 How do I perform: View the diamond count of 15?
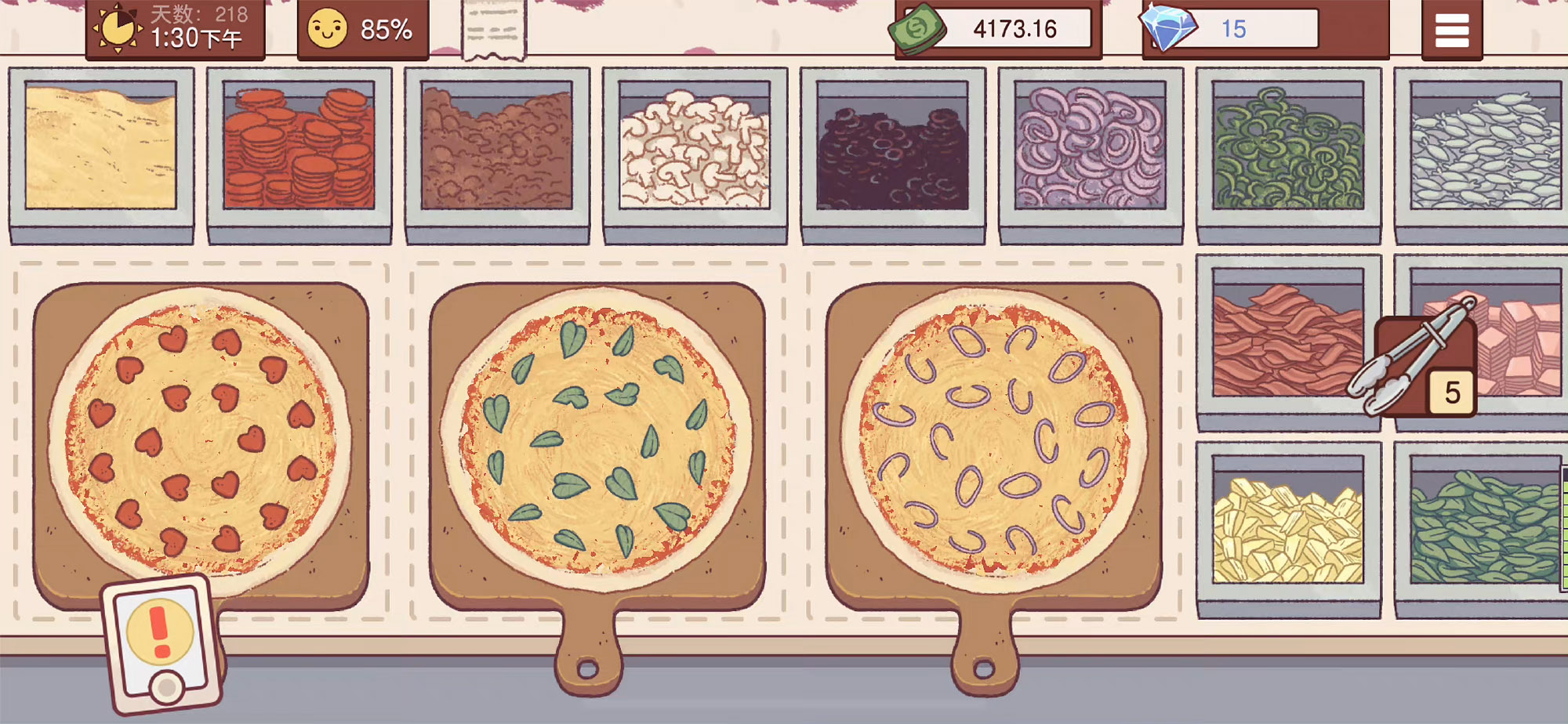1231,29
